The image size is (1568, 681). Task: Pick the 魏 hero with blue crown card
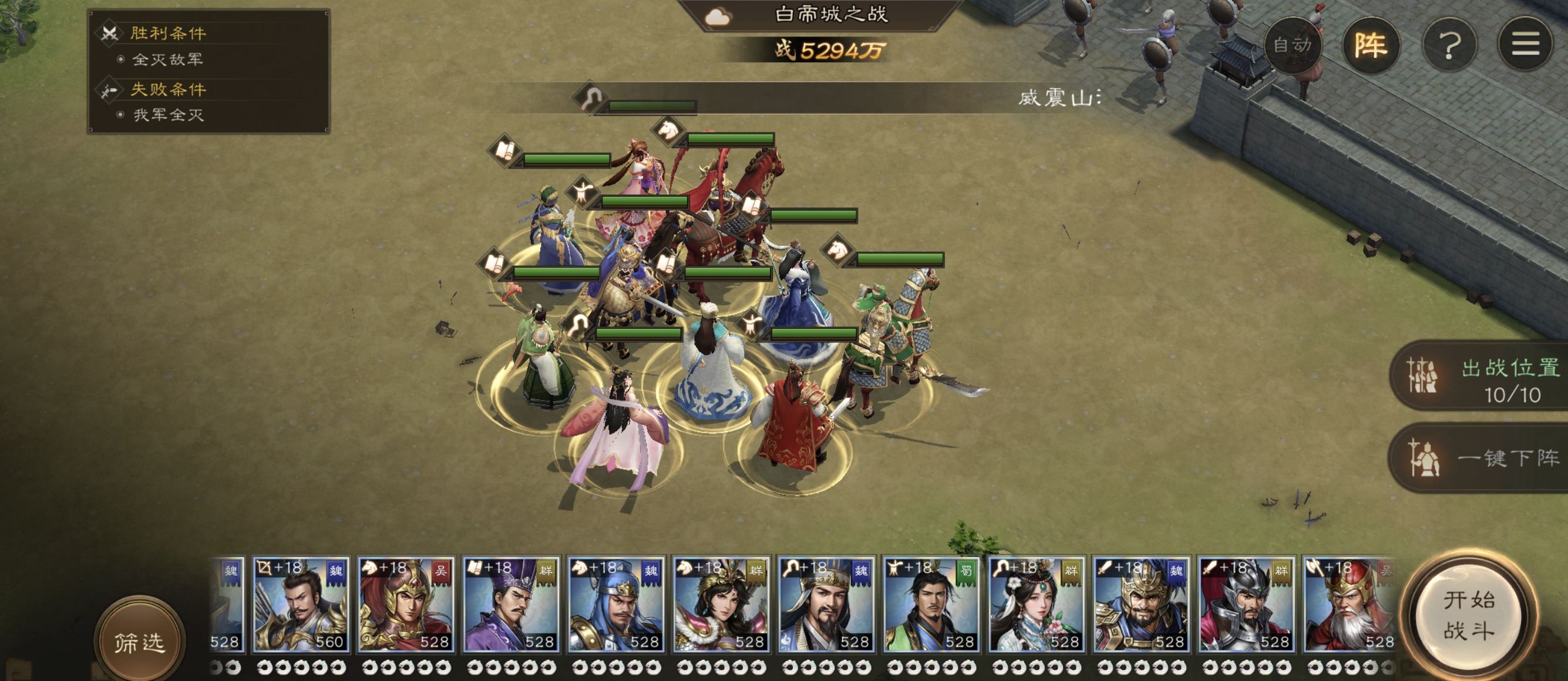pyautogui.click(x=825, y=605)
